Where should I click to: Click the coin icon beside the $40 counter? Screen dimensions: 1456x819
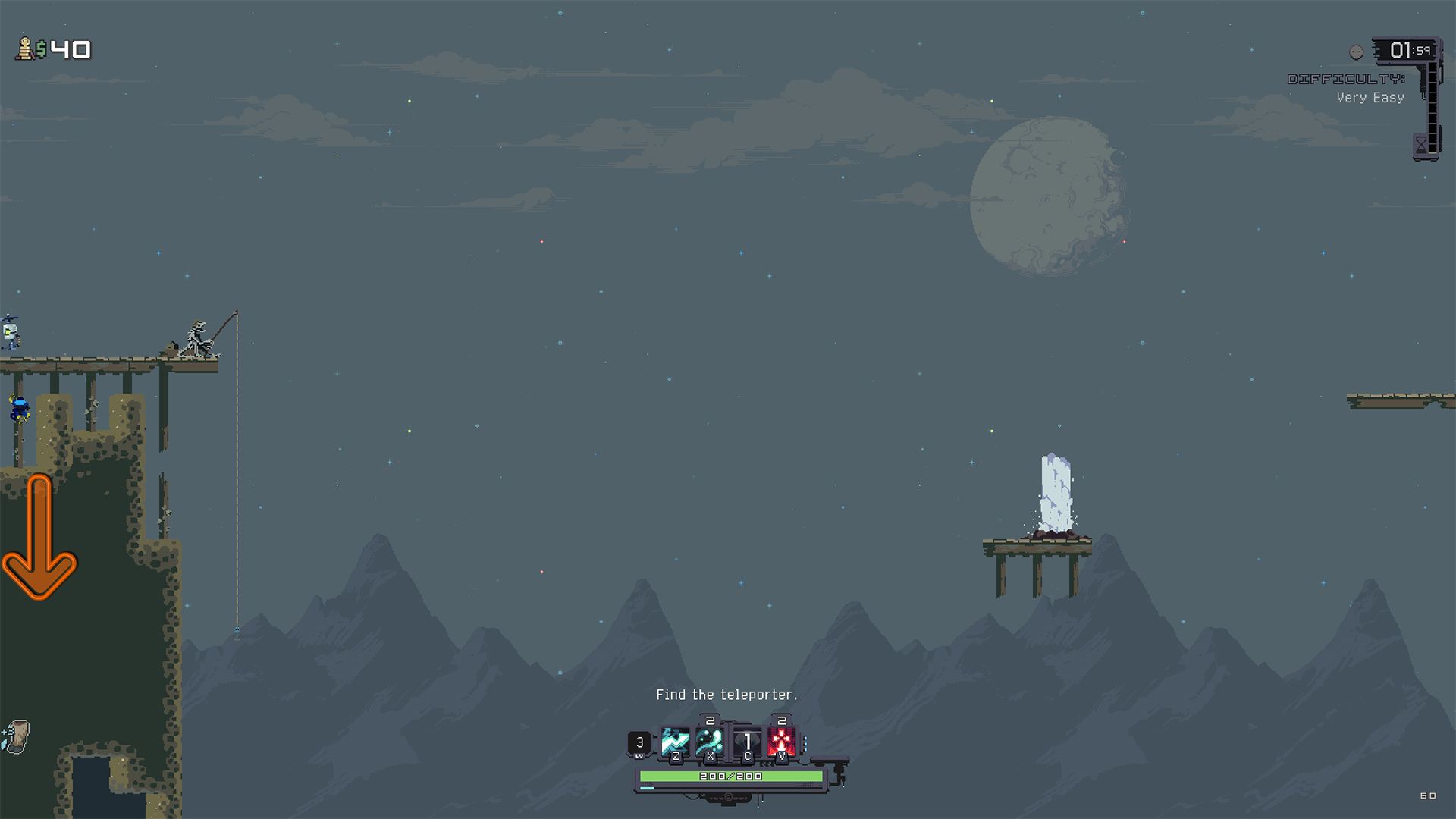point(25,50)
